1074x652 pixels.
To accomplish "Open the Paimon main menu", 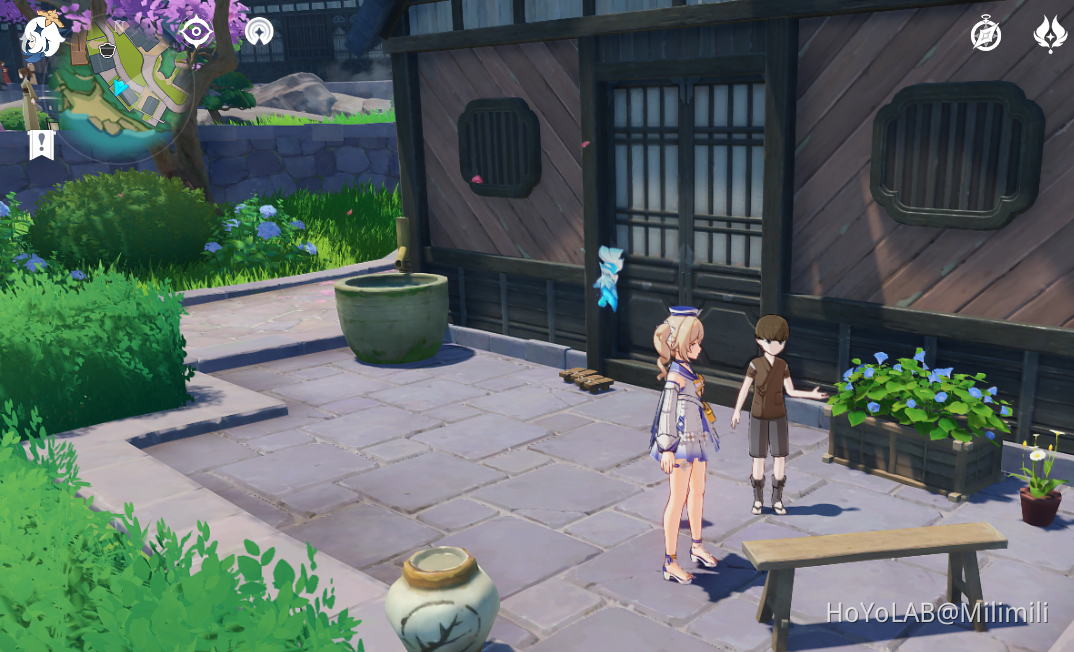I will 42,36.
